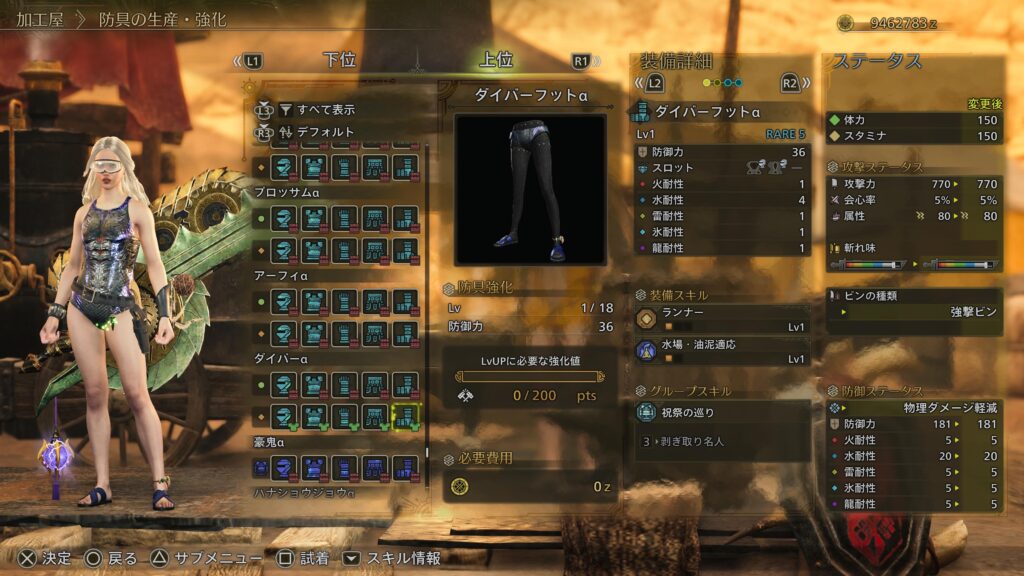The width and height of the screenshot is (1024, 576).
Task: Choose ダイバーα chest armor in the orange-diamond row
Action: click(315, 414)
